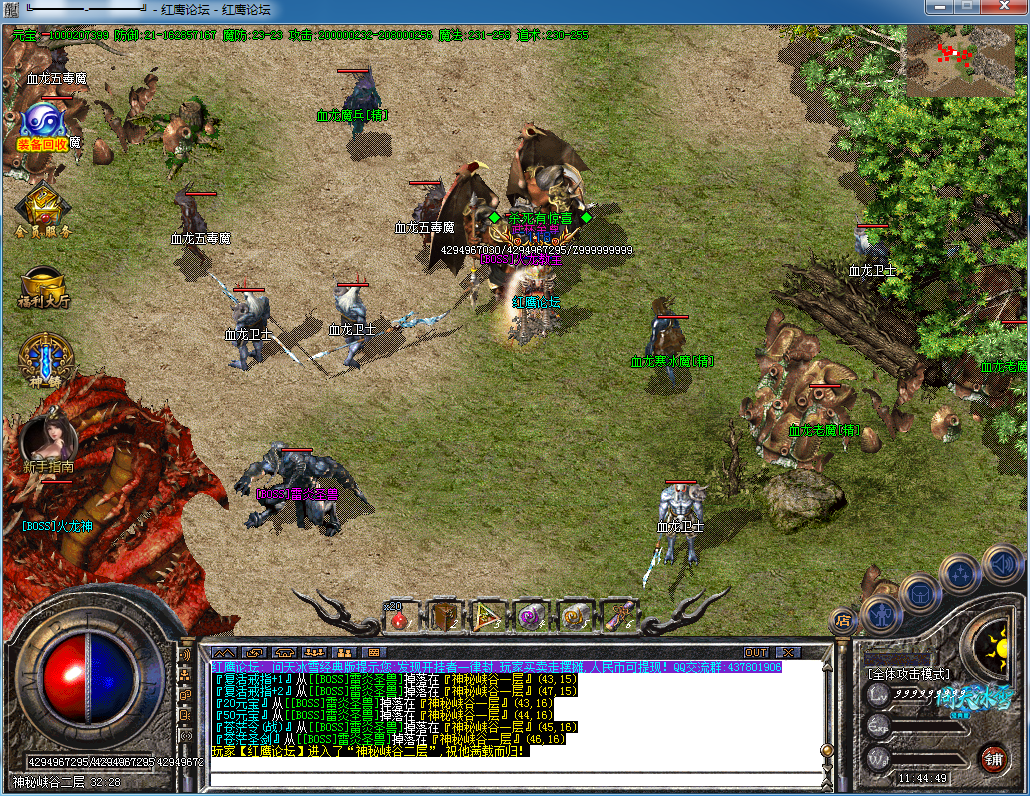This screenshot has height=796, width=1030.
Task: Close the game window
Action: point(1004,7)
